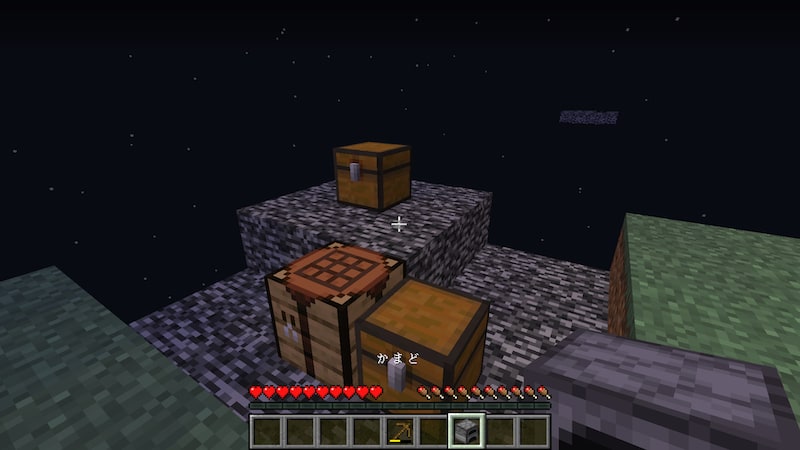This screenshot has width=800, height=450.
Task: Select the furnace hotbar slot
Action: (467, 432)
